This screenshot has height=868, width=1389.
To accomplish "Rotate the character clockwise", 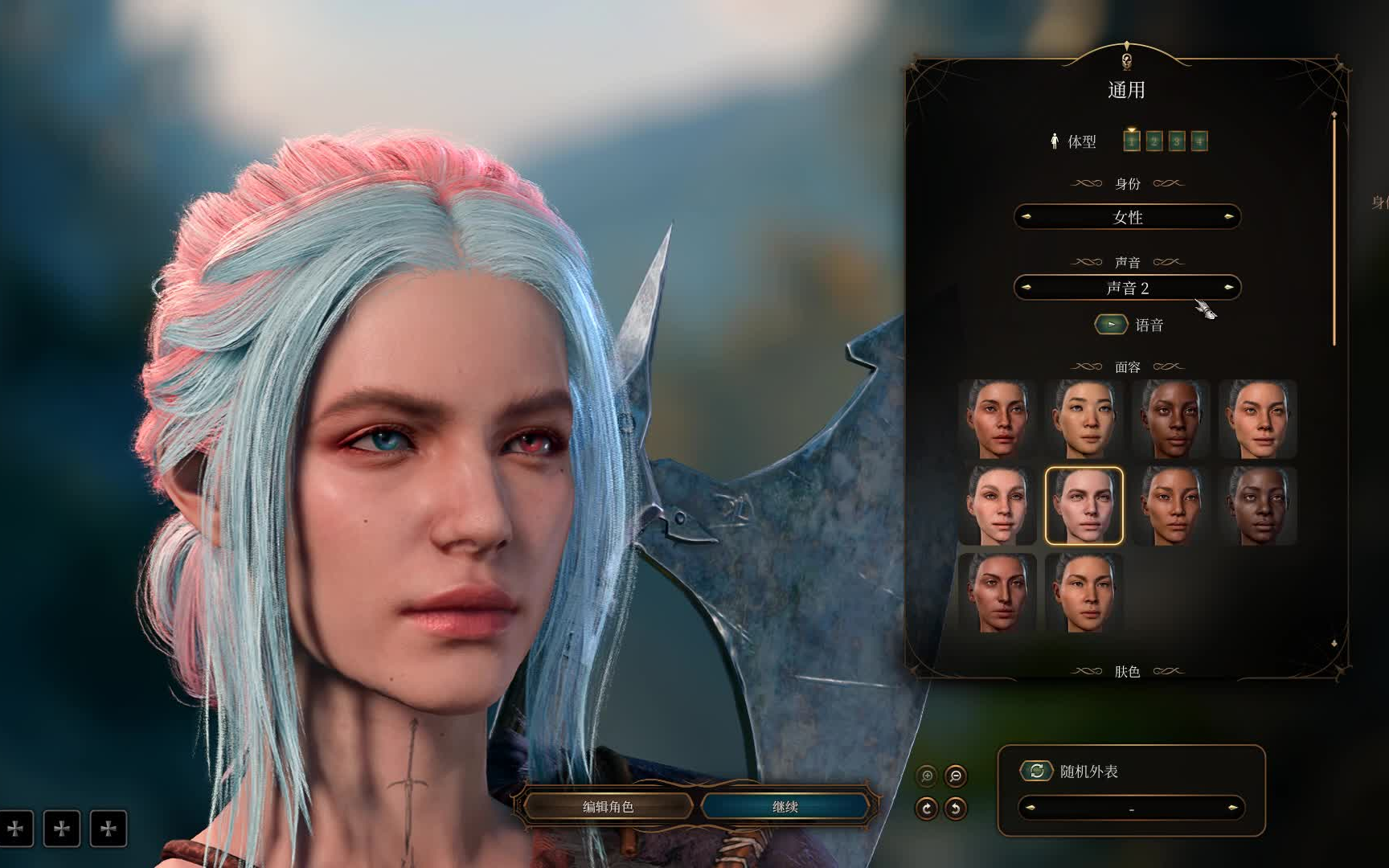I will pos(927,809).
